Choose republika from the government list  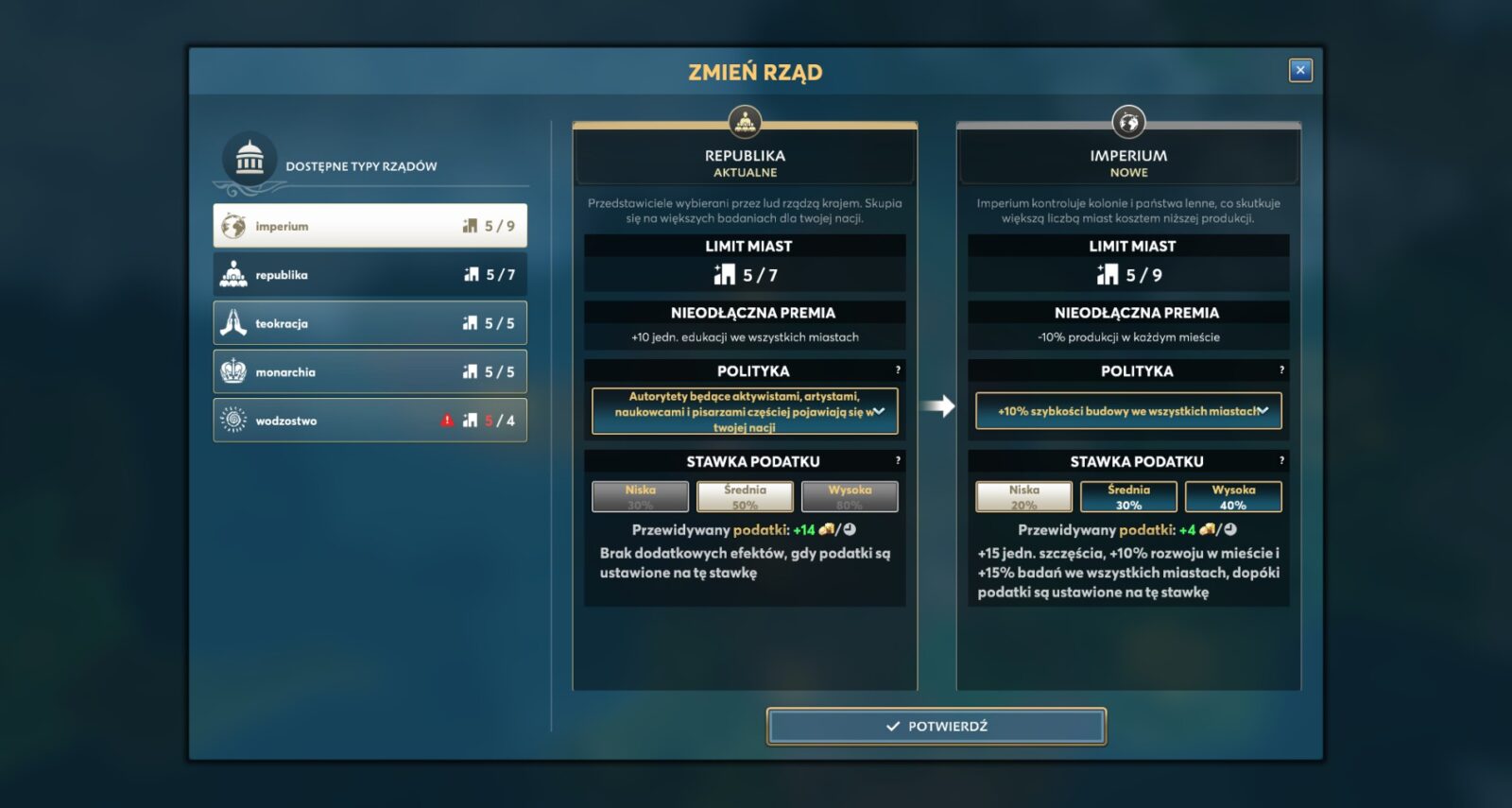click(x=369, y=275)
